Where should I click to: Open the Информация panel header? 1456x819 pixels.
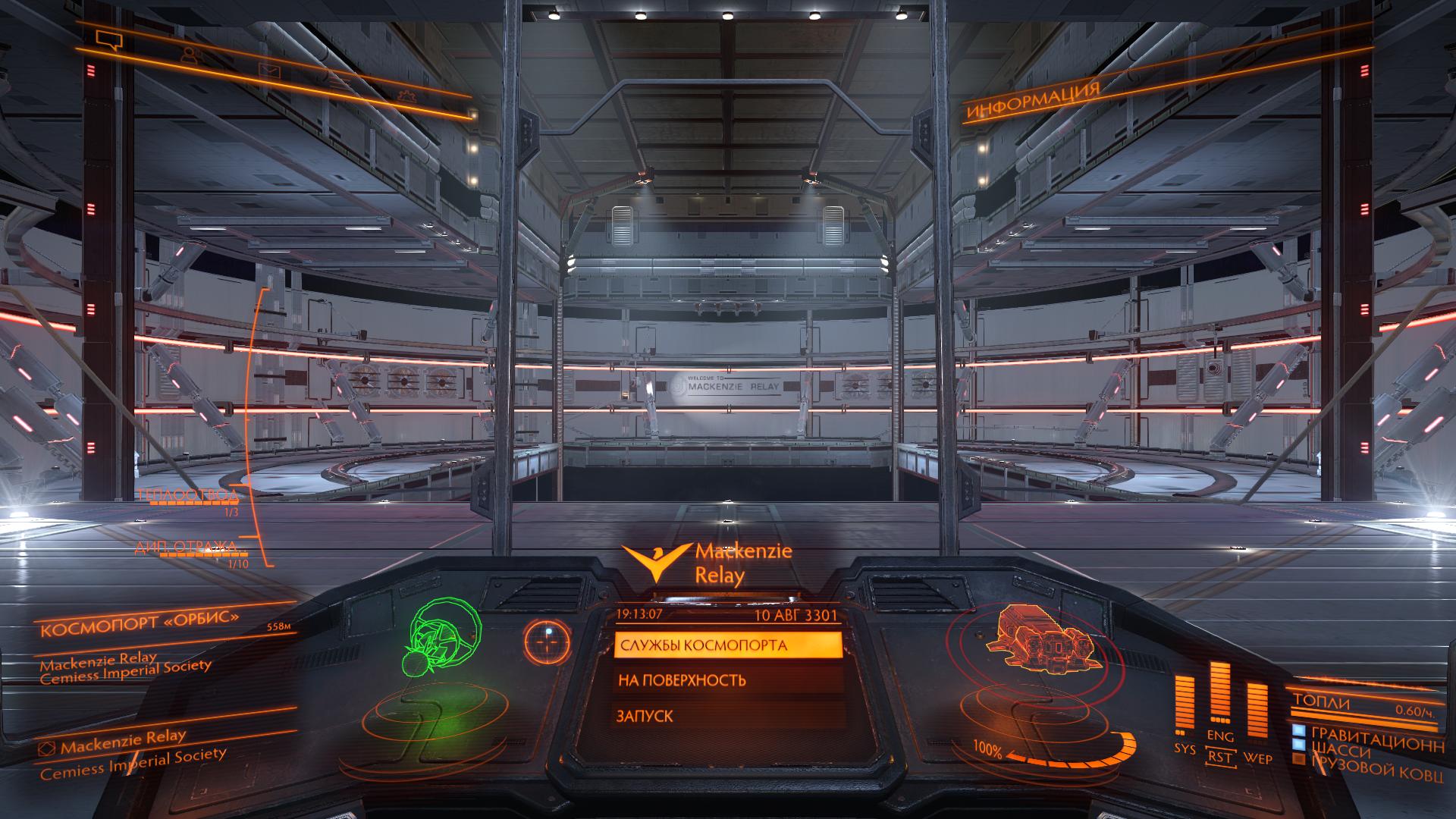[1033, 102]
